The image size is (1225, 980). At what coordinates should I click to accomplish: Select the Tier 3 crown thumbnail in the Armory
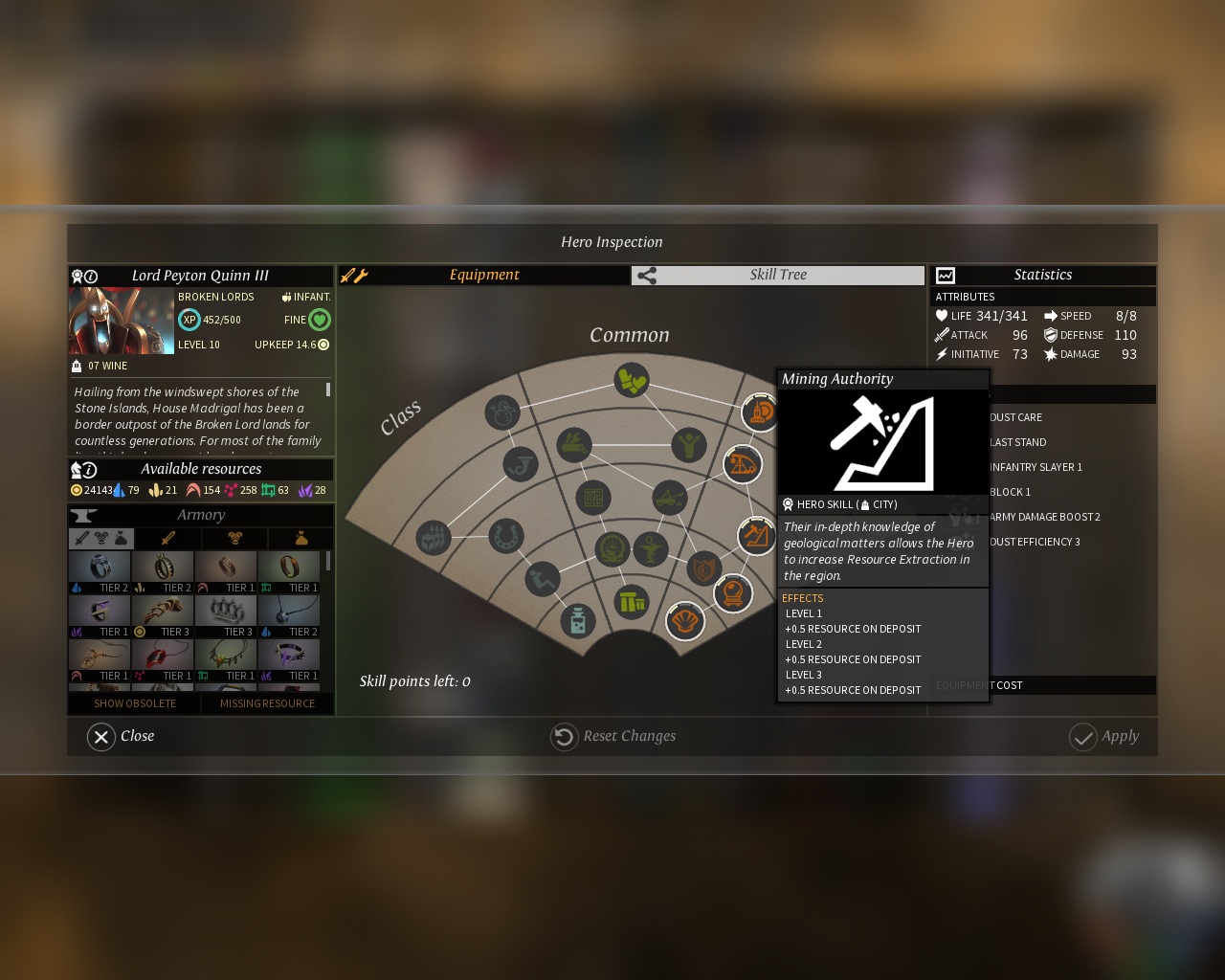coord(226,611)
